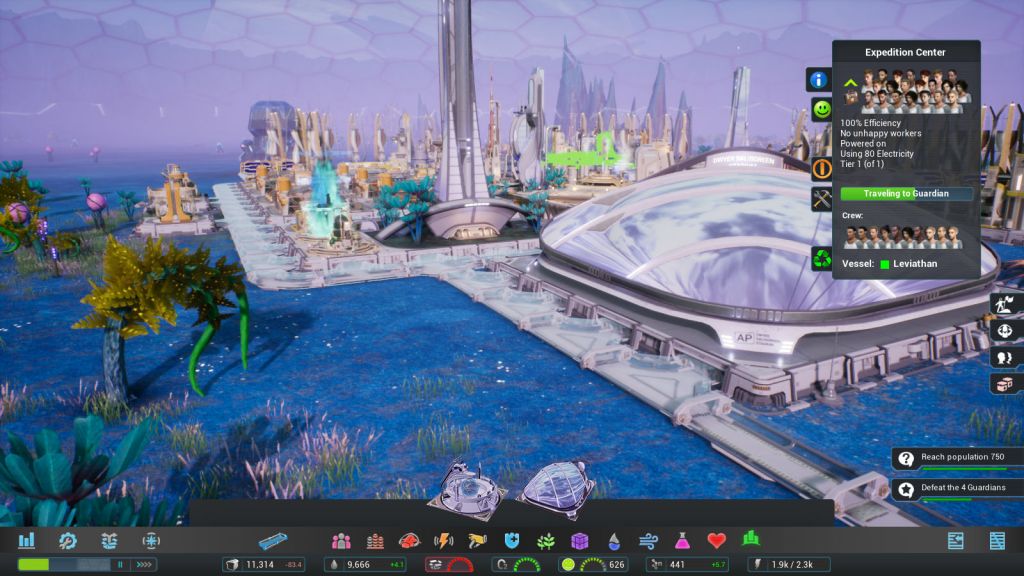This screenshot has width=1024, height=576.
Task: Select the population build category
Action: [341, 541]
